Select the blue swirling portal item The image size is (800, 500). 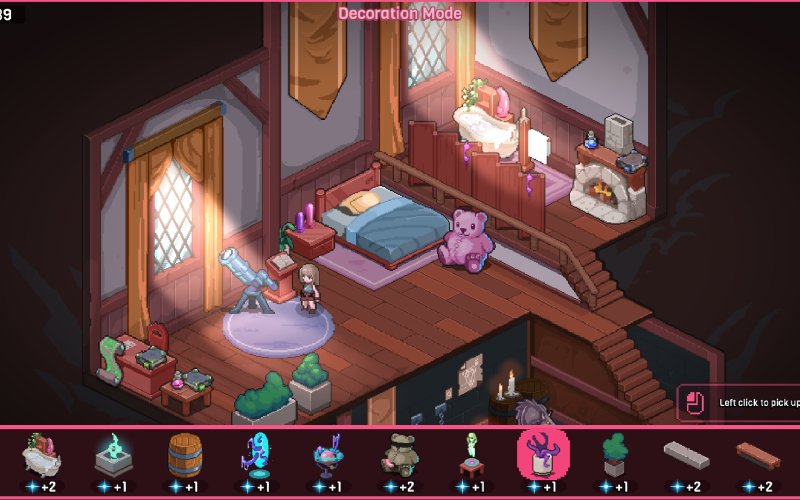(256, 454)
